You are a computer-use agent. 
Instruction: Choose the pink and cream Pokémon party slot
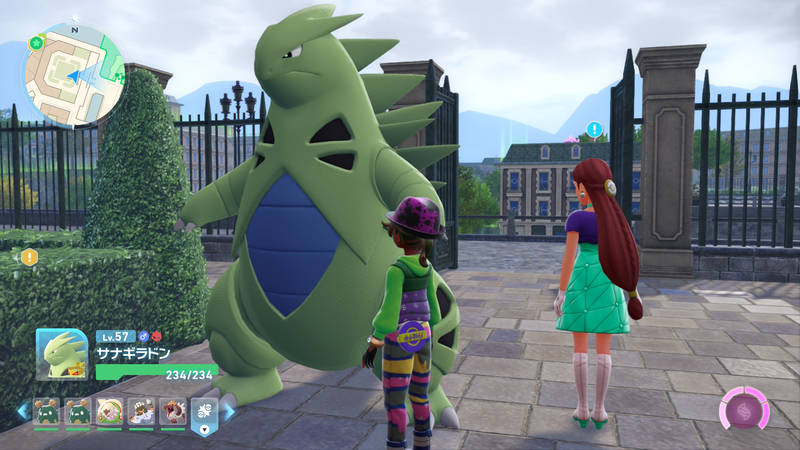[x=109, y=411]
